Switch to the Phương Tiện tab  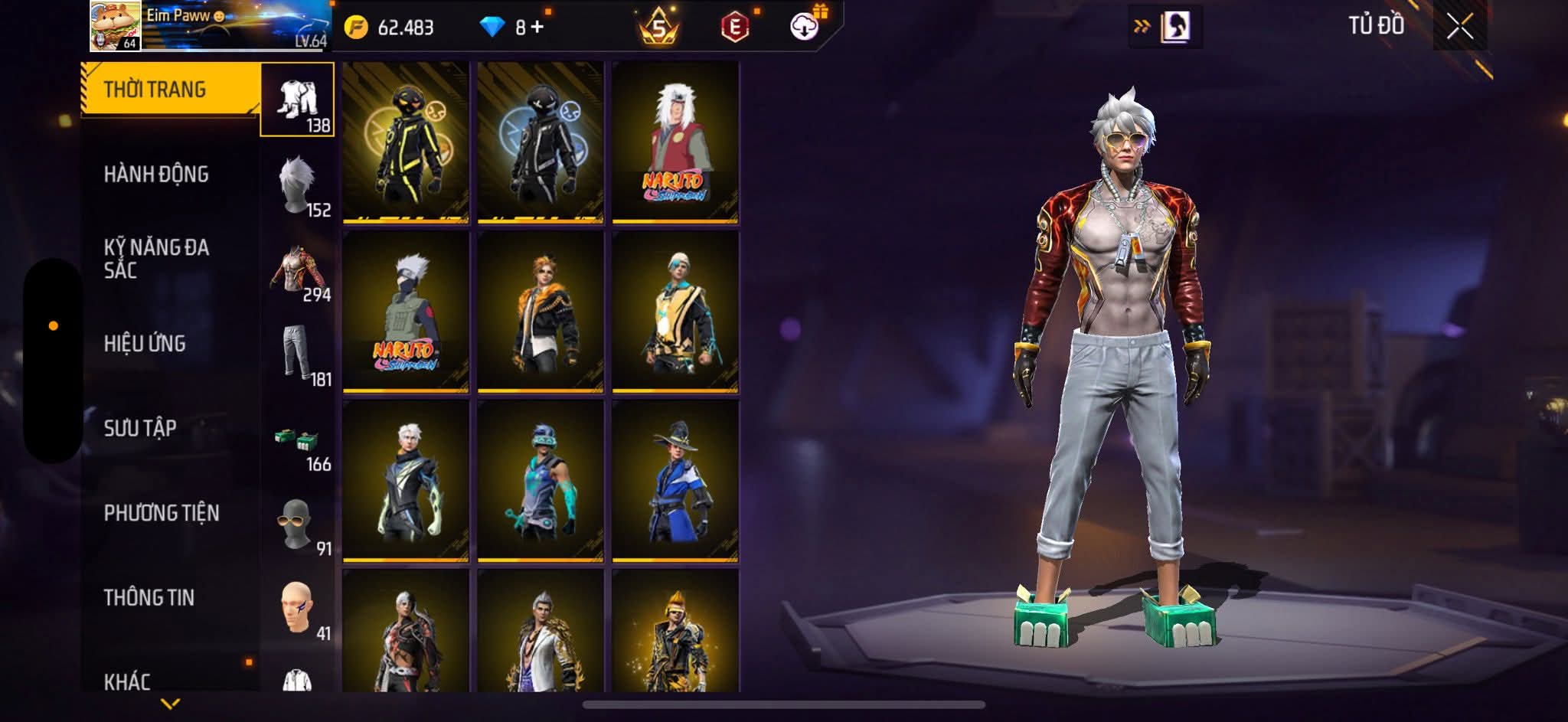coord(162,513)
